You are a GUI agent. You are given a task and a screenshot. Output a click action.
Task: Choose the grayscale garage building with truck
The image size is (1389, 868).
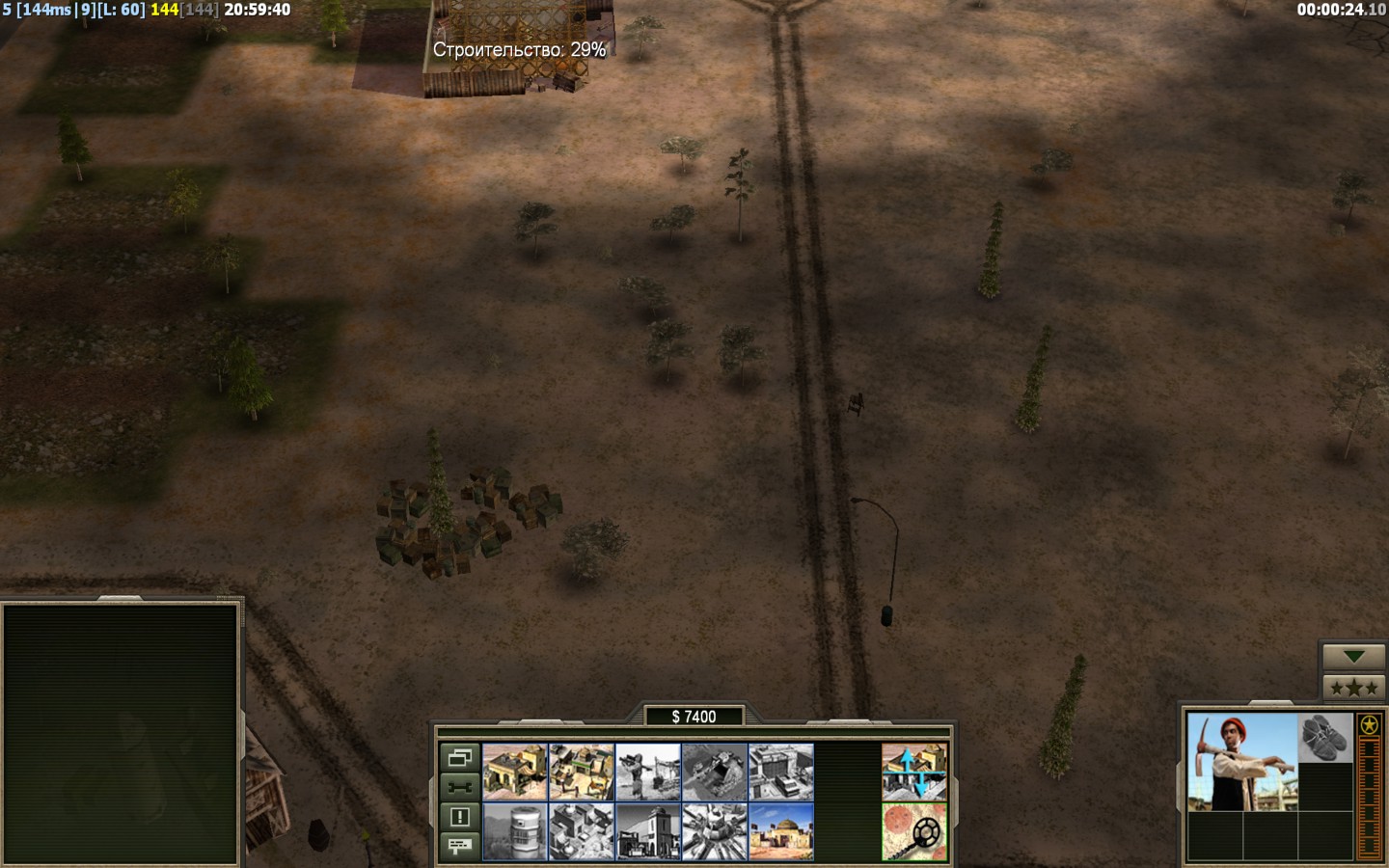pos(781,772)
